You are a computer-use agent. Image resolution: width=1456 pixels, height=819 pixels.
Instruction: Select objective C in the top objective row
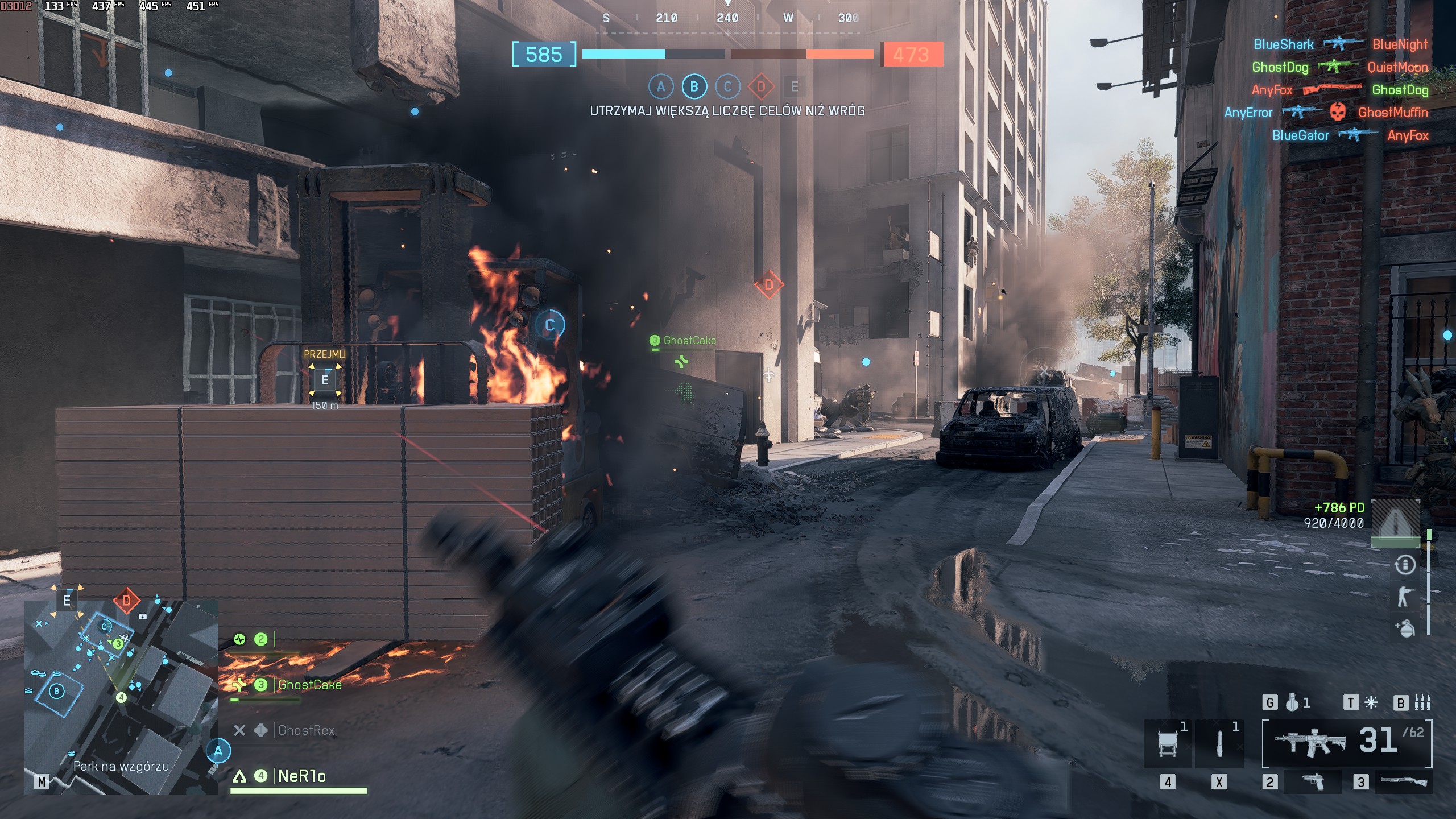727,87
